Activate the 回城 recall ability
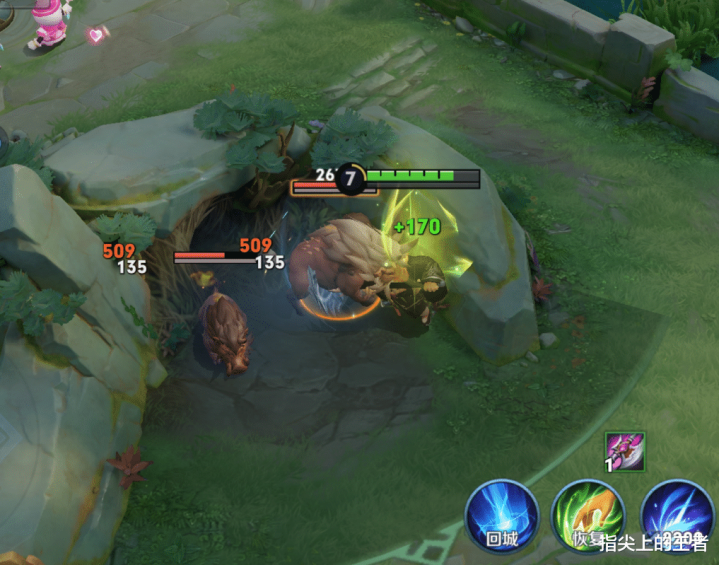This screenshot has height=565, width=719. [x=502, y=516]
